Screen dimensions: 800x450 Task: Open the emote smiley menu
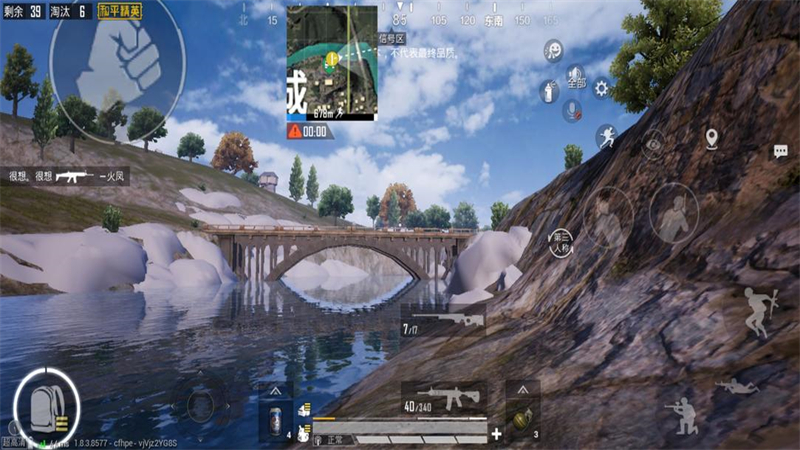pyautogui.click(x=553, y=51)
